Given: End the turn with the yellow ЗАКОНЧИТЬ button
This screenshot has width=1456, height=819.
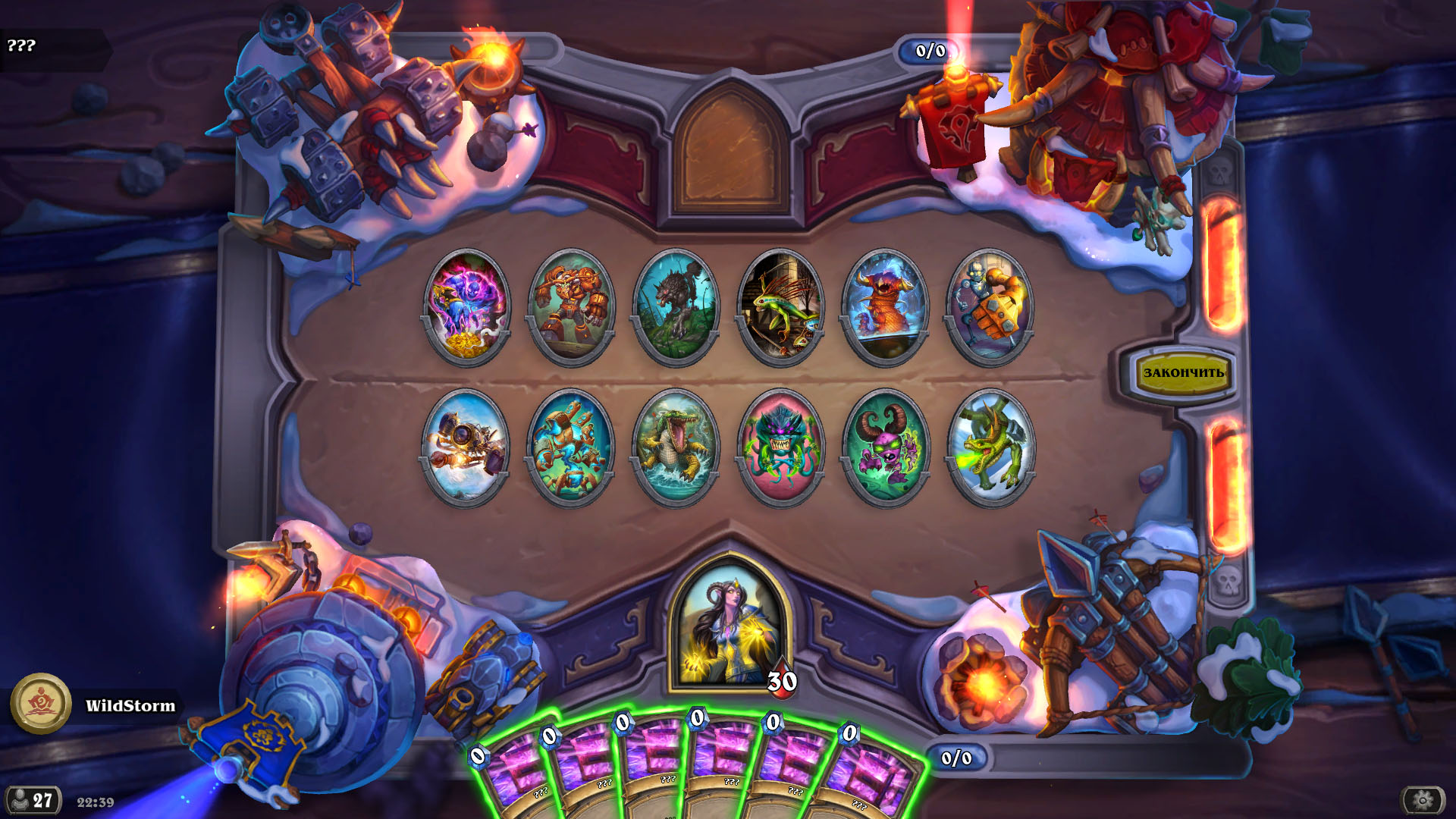Looking at the screenshot, I should (1181, 373).
